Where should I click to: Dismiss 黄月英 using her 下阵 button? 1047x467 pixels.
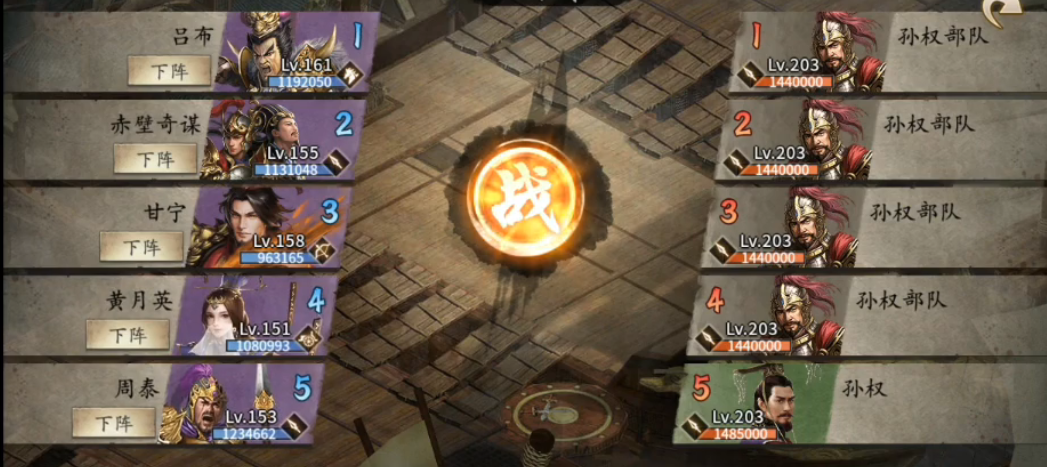127,334
